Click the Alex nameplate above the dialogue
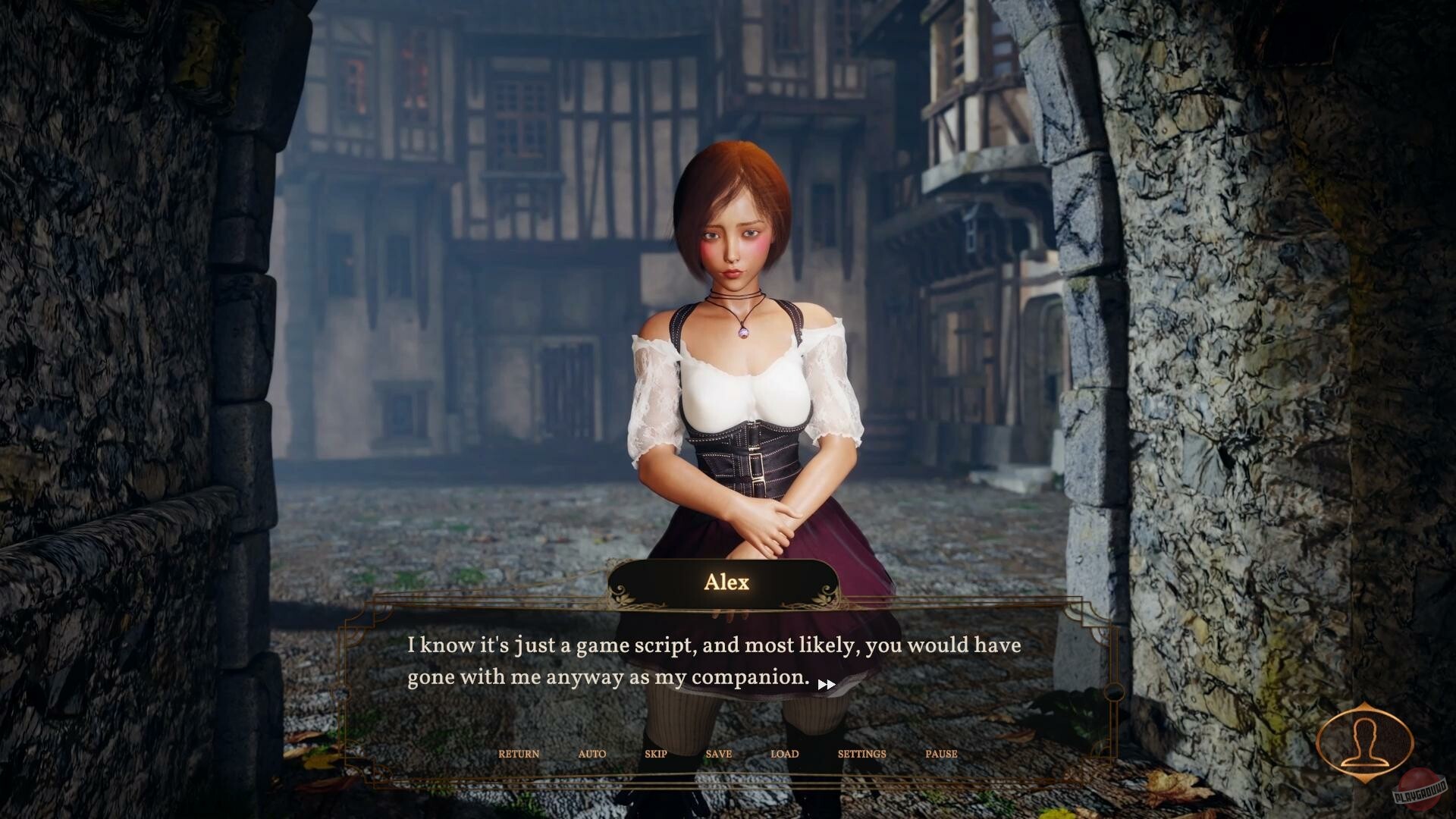Viewport: 1456px width, 819px height. tap(726, 582)
